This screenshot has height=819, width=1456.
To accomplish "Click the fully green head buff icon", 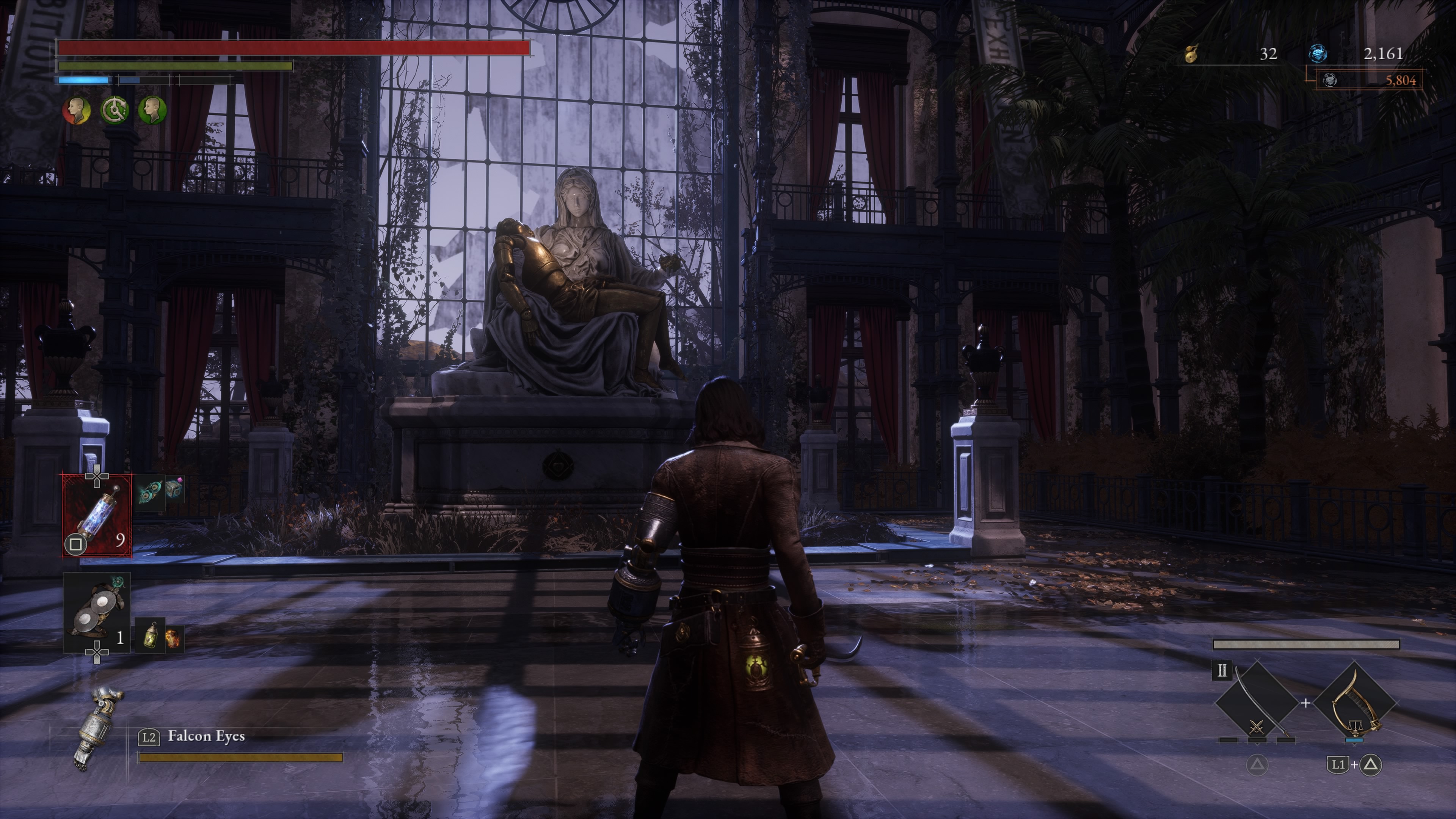I will click(152, 110).
